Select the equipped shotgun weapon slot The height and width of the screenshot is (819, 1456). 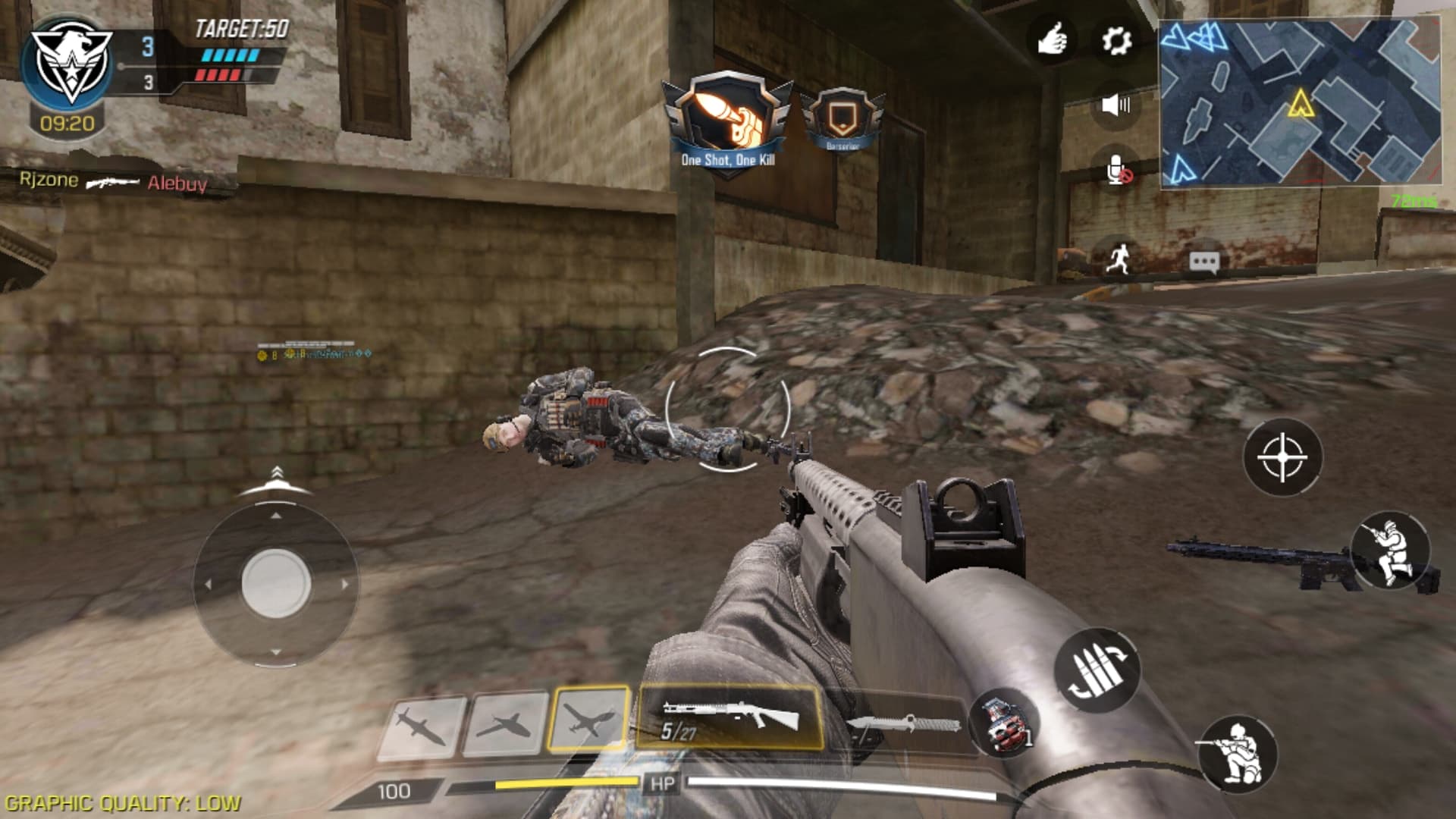tap(730, 717)
